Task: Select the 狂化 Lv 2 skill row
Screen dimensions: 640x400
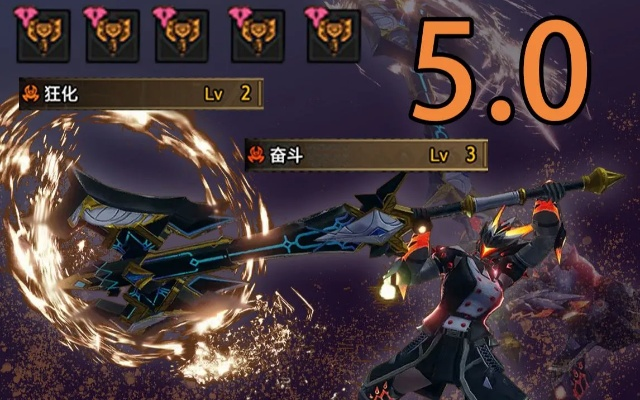Action: (140, 95)
